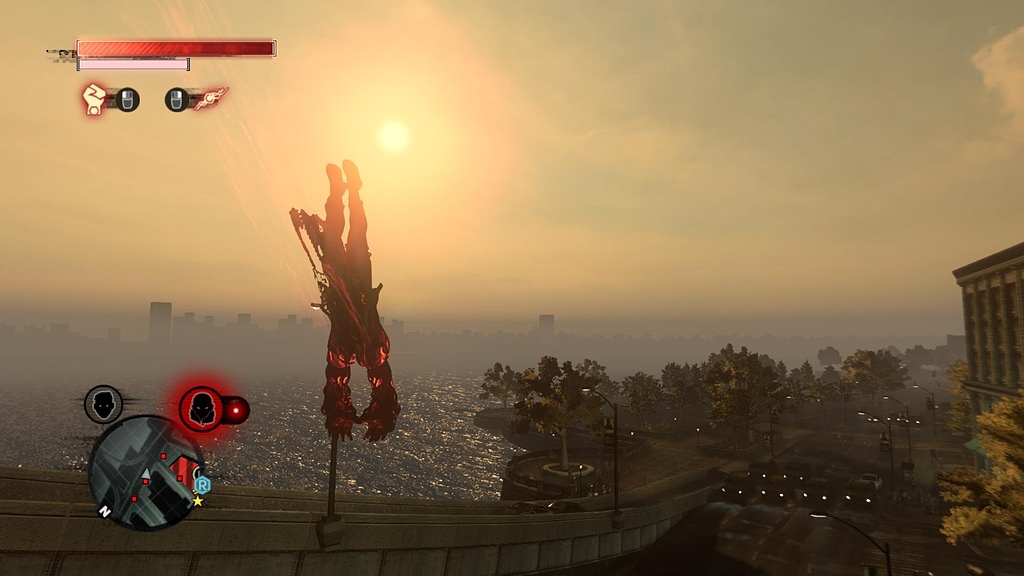Click the blue hexagon R marker on minimap
1024x576 pixels.
pyautogui.click(x=203, y=483)
